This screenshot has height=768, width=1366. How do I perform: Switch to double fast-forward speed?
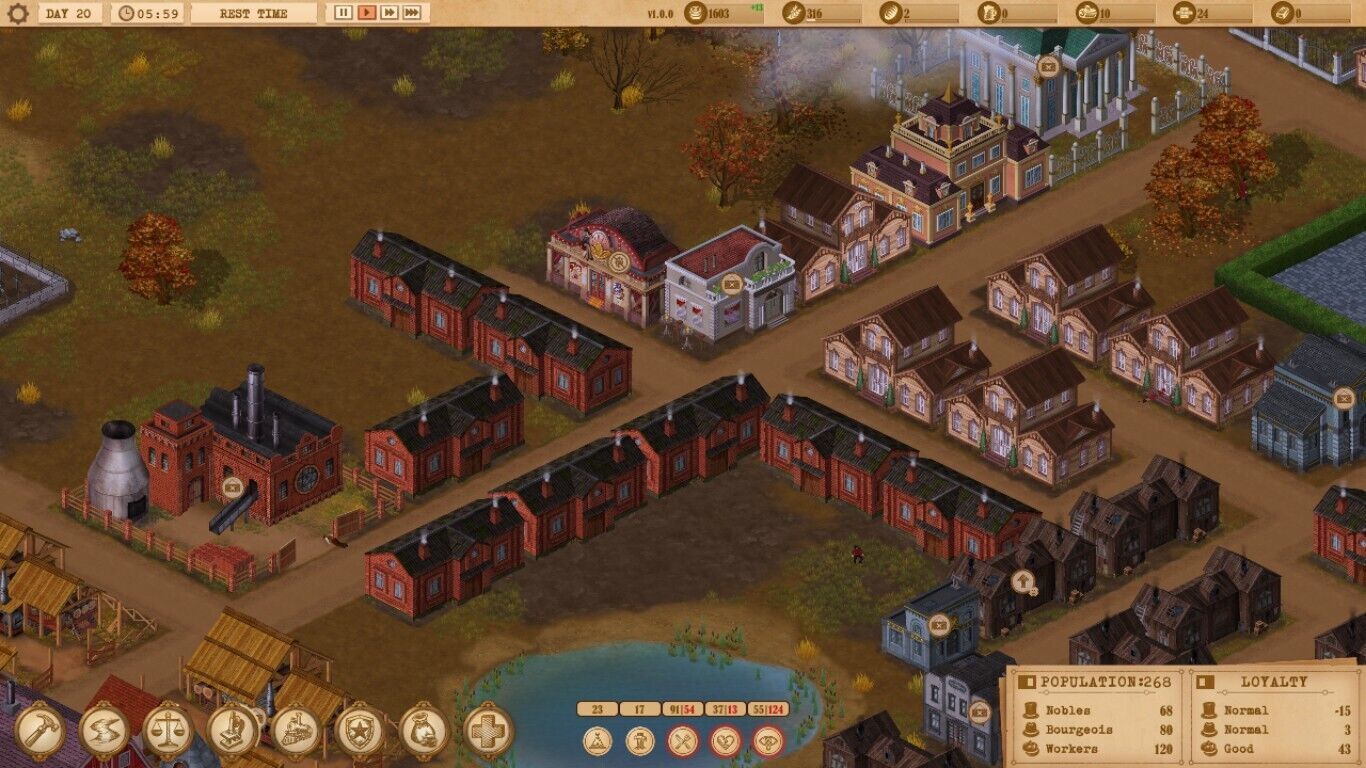coord(389,13)
